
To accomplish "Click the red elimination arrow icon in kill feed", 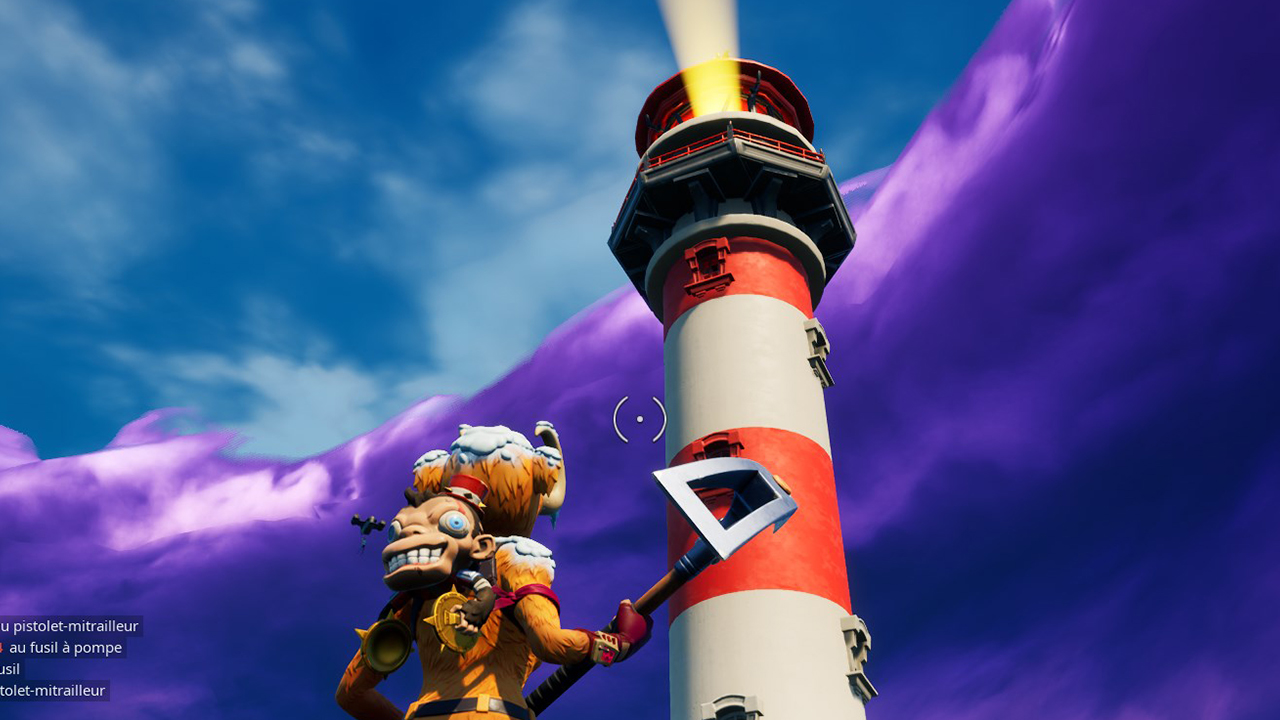I will coord(4,646).
